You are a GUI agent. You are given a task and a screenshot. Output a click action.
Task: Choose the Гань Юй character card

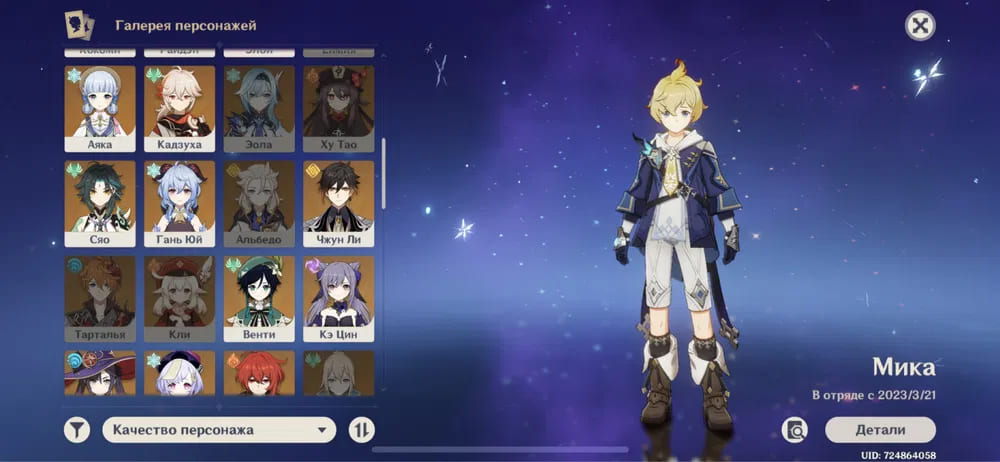[179, 203]
